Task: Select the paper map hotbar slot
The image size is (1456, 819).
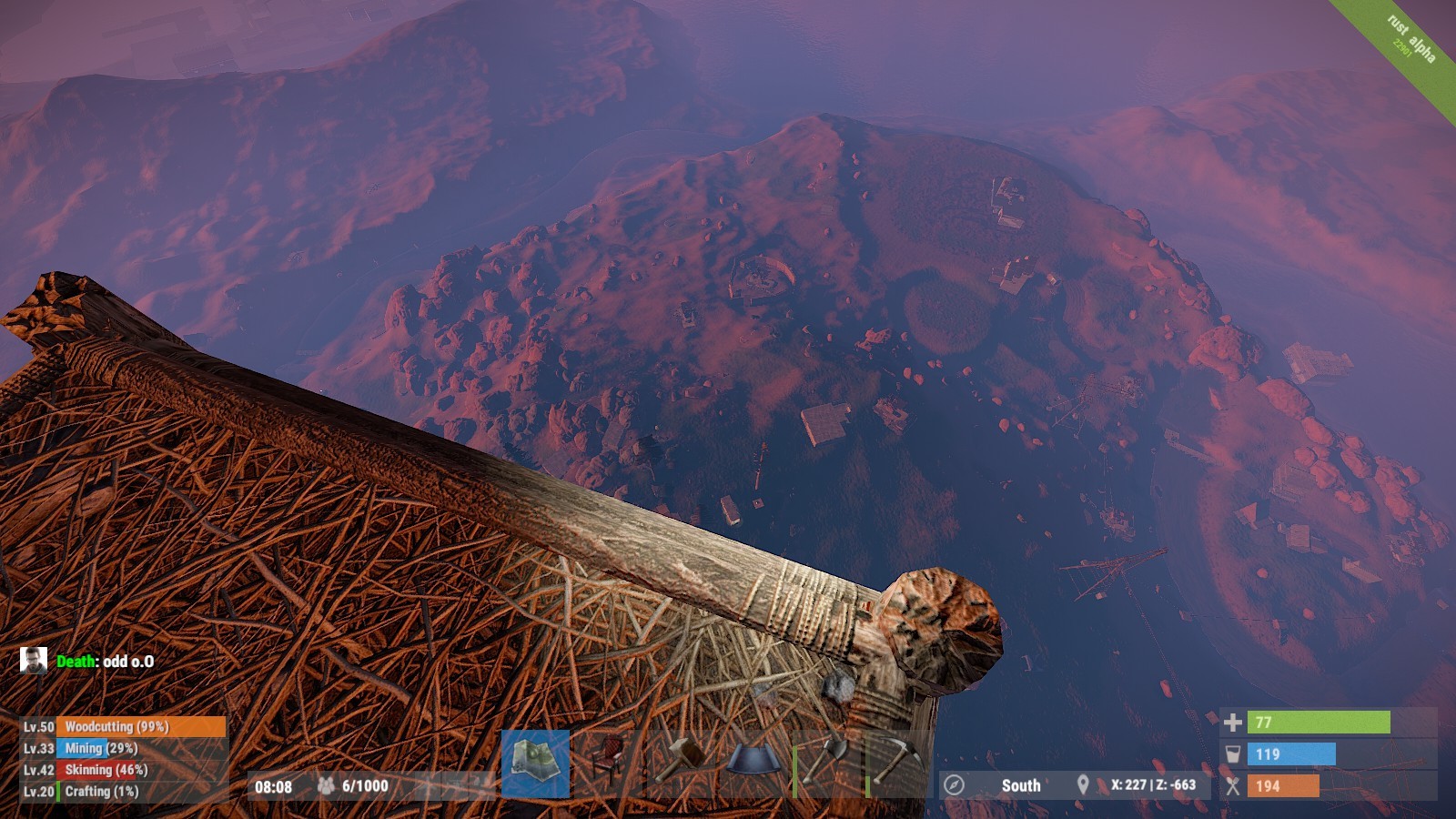Action: [x=535, y=763]
